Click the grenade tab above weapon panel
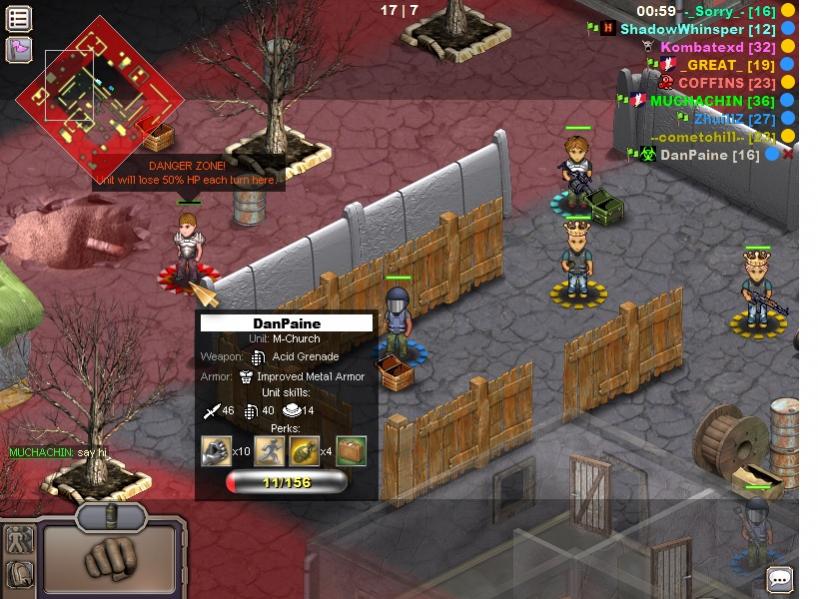818x599 pixels. (111, 515)
